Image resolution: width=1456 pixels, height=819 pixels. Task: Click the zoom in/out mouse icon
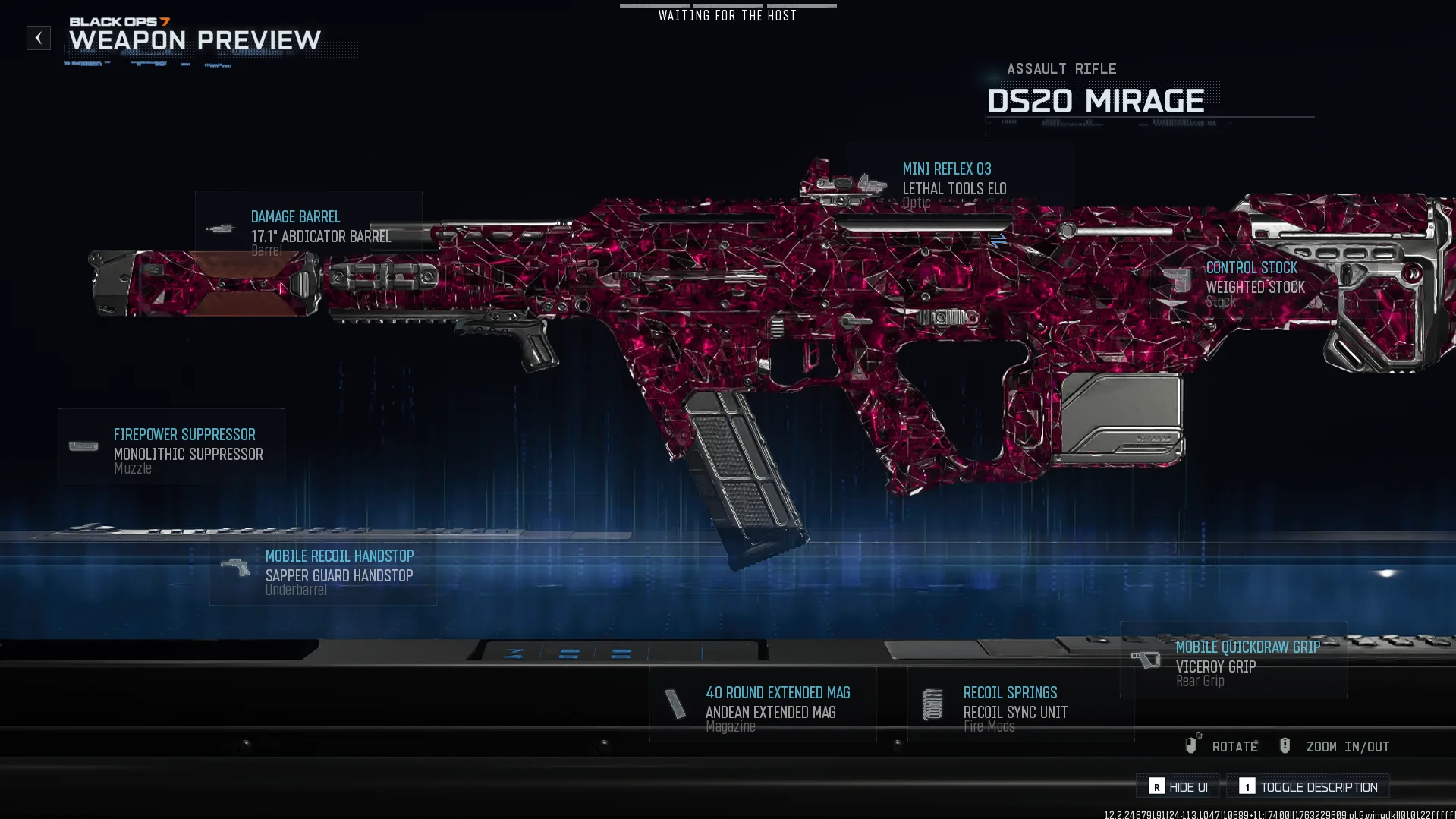[x=1285, y=745]
